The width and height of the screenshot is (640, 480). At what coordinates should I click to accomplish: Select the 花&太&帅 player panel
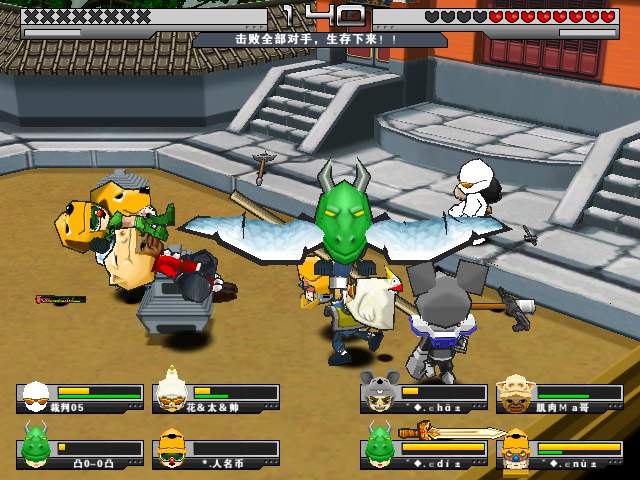coord(216,398)
